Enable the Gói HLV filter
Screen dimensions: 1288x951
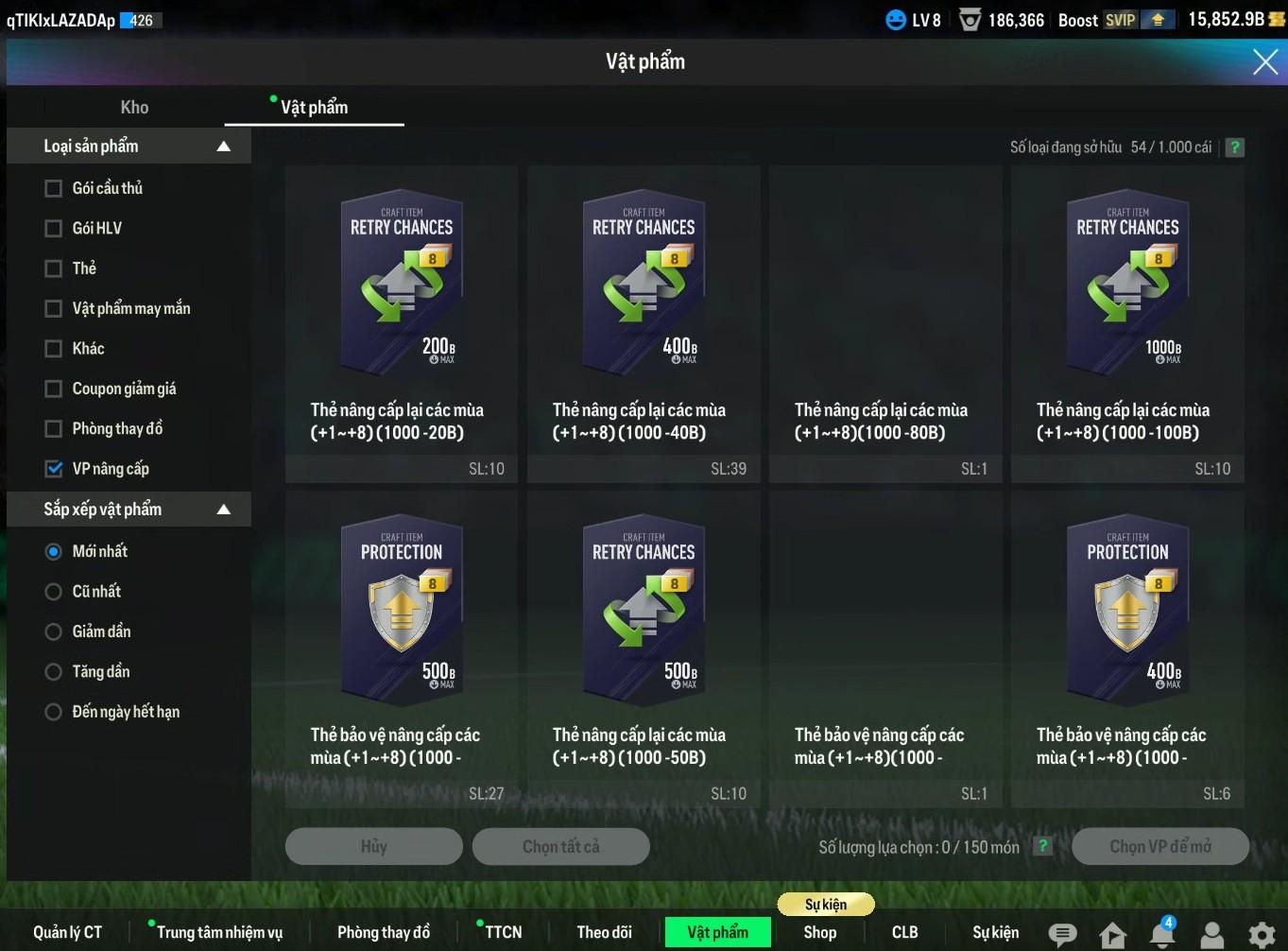pos(54,229)
